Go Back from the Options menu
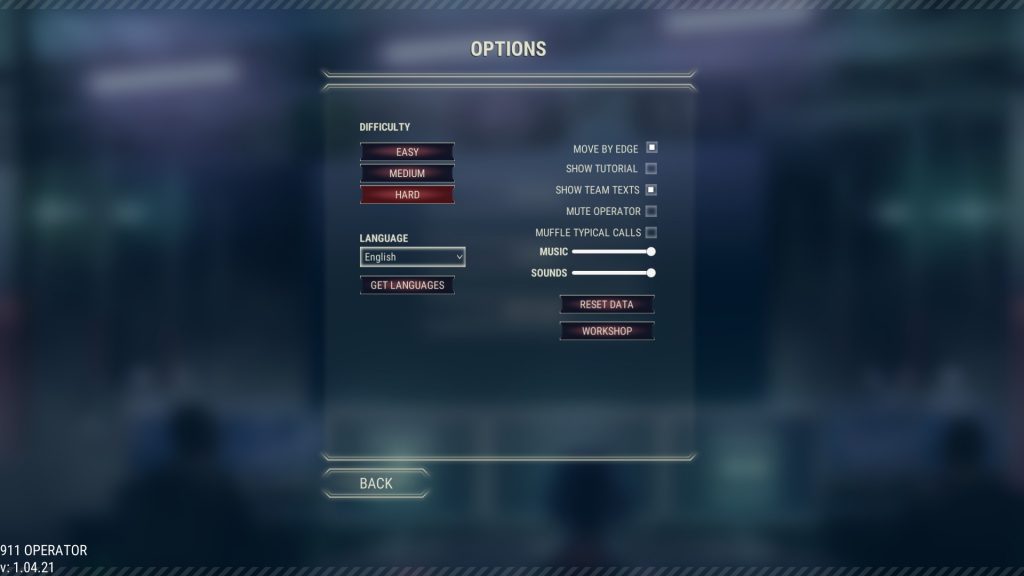 [376, 483]
